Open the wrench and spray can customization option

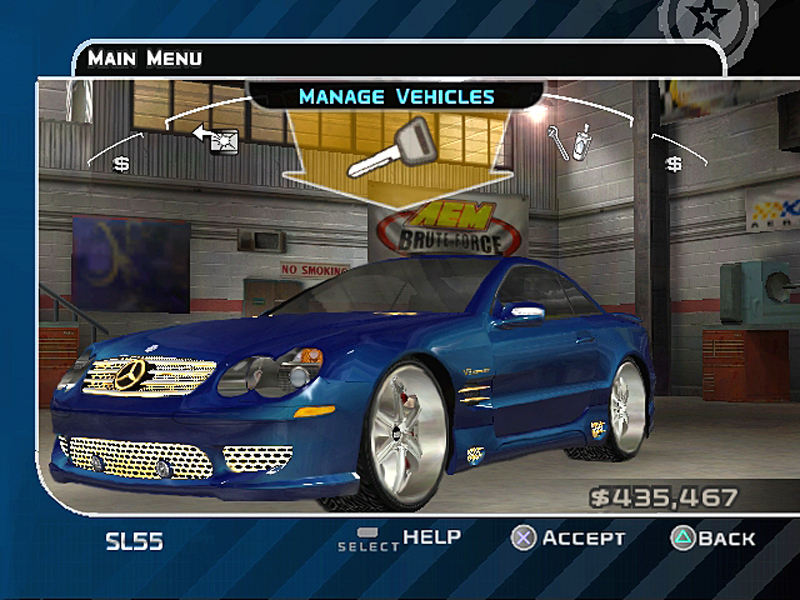pyautogui.click(x=570, y=141)
